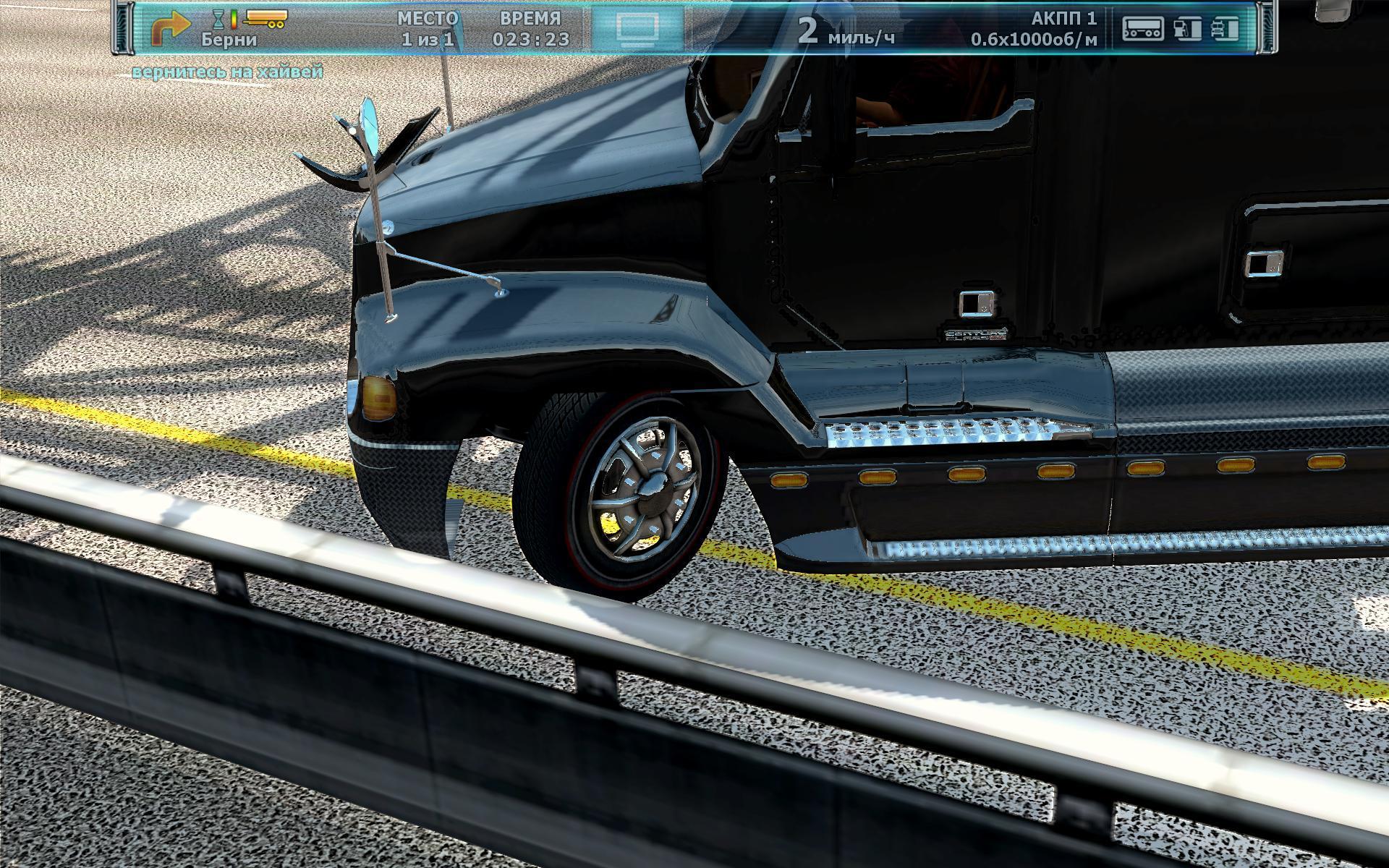Open the monitor screen panel in HUD
The image size is (1389, 868).
pos(637,28)
